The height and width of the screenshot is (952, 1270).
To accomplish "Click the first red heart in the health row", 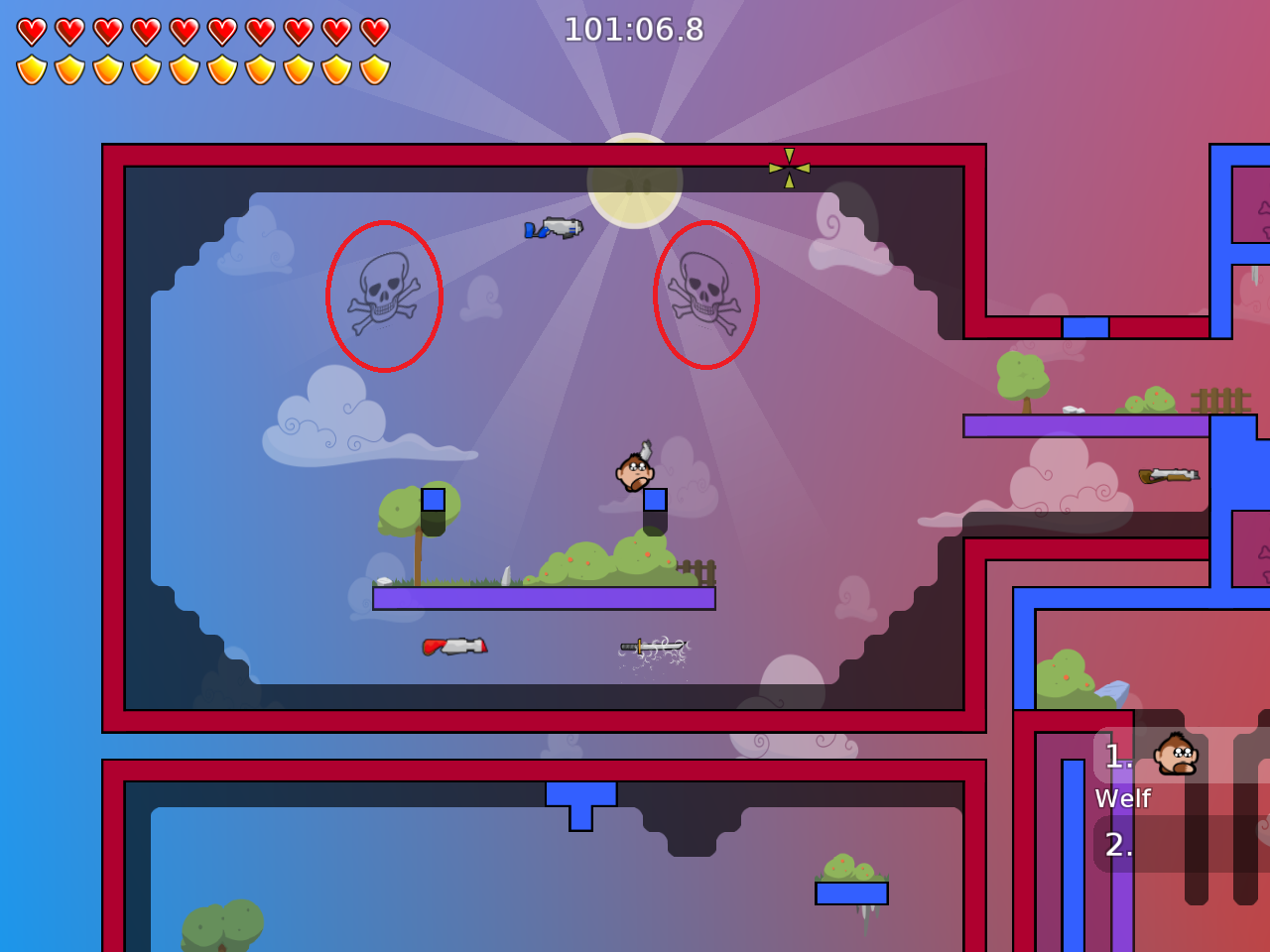I will (x=31, y=31).
